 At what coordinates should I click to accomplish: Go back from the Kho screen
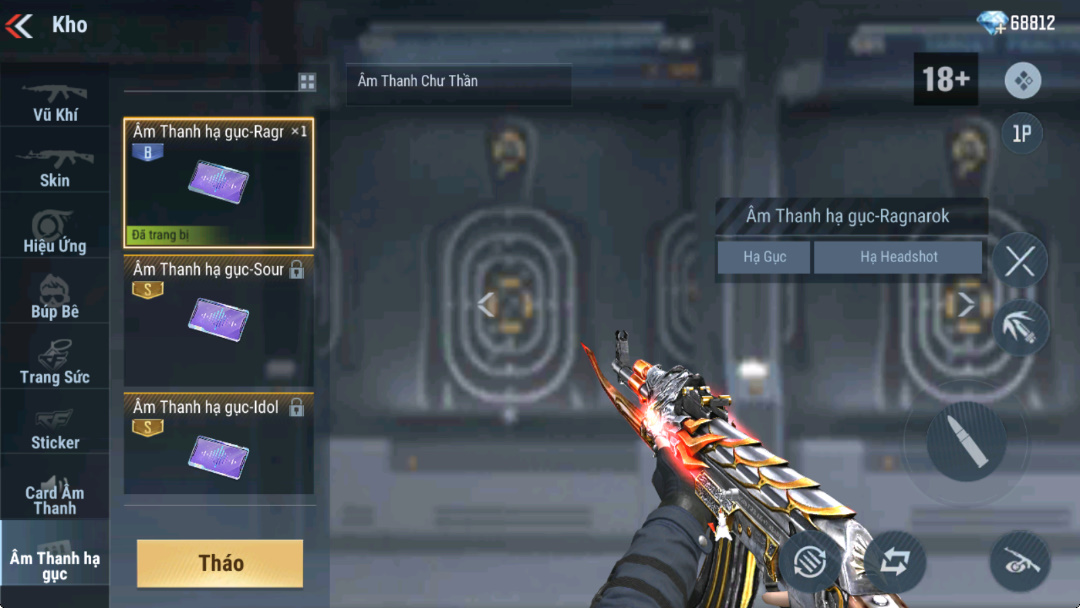(x=20, y=25)
